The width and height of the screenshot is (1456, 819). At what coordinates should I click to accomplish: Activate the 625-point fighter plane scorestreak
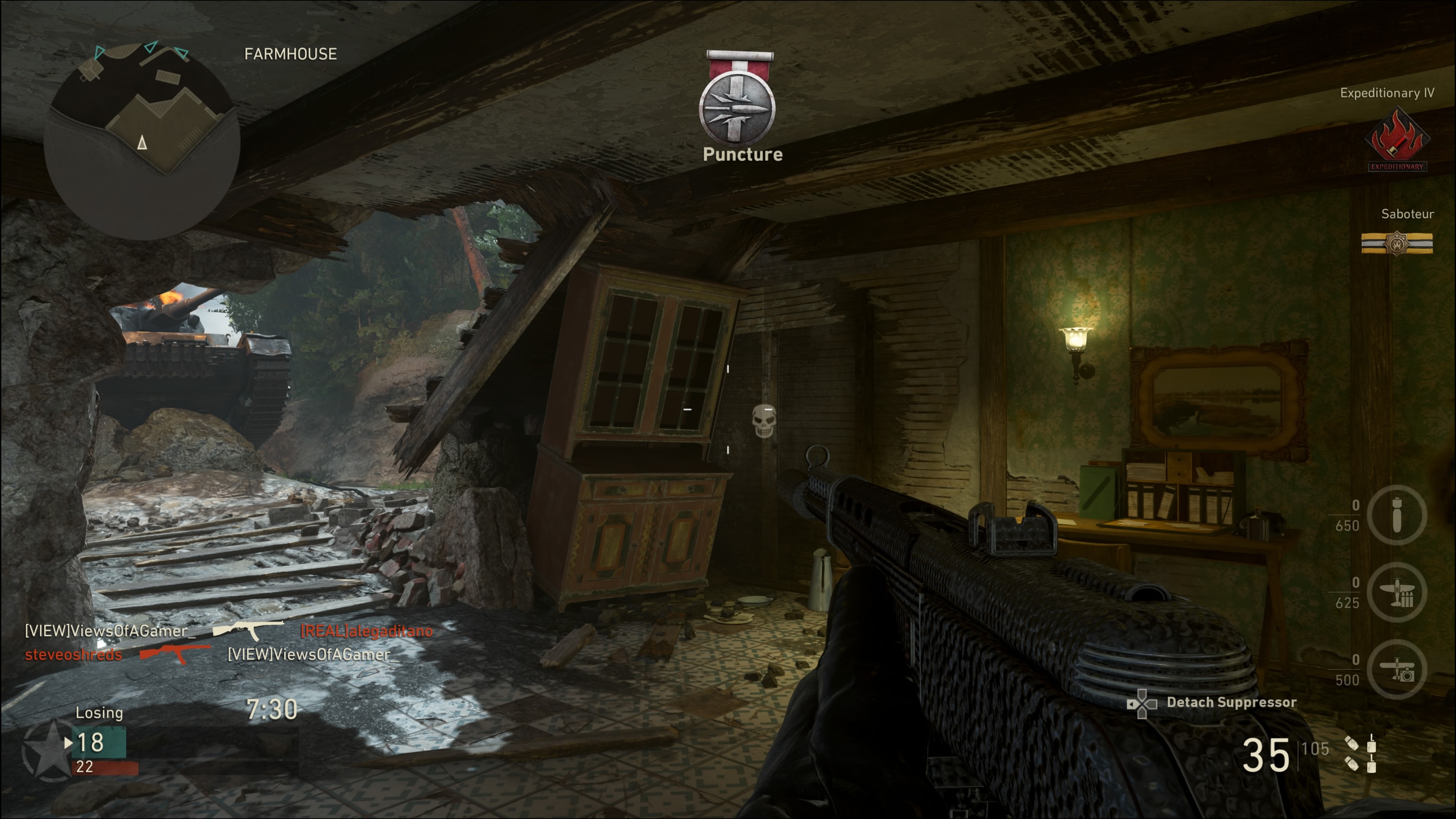click(1396, 592)
